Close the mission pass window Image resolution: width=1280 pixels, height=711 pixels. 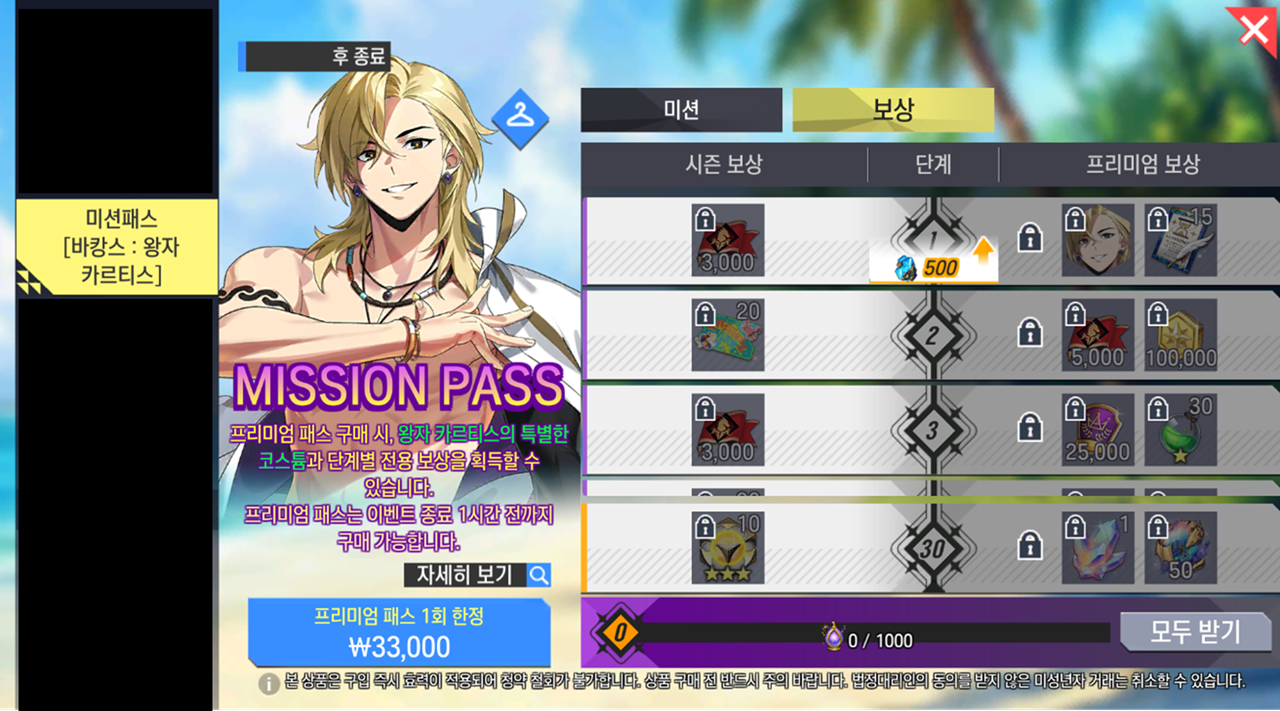(1253, 30)
